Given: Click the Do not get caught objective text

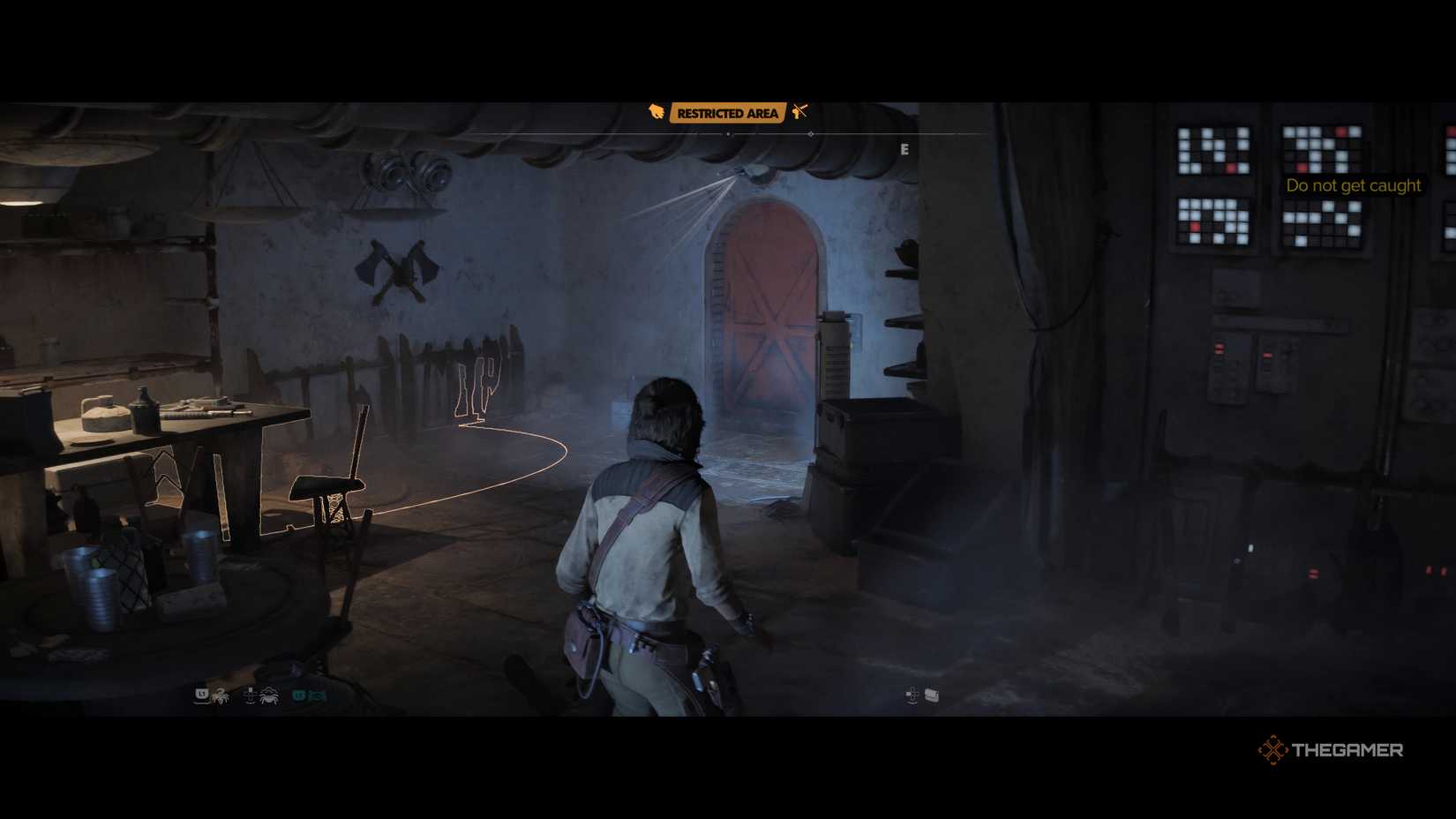Looking at the screenshot, I should pos(1354,185).
